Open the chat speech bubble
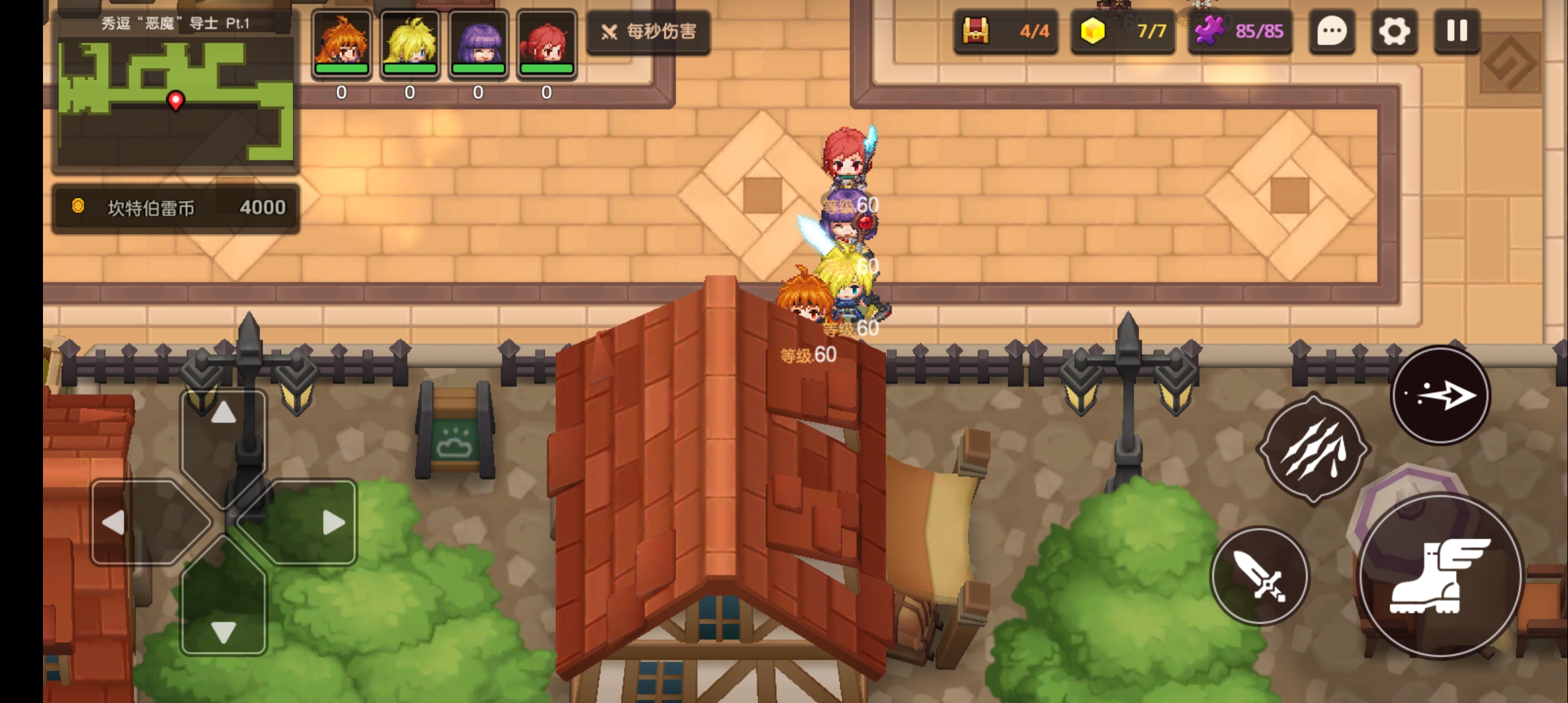This screenshot has height=703, width=1568. tap(1332, 31)
